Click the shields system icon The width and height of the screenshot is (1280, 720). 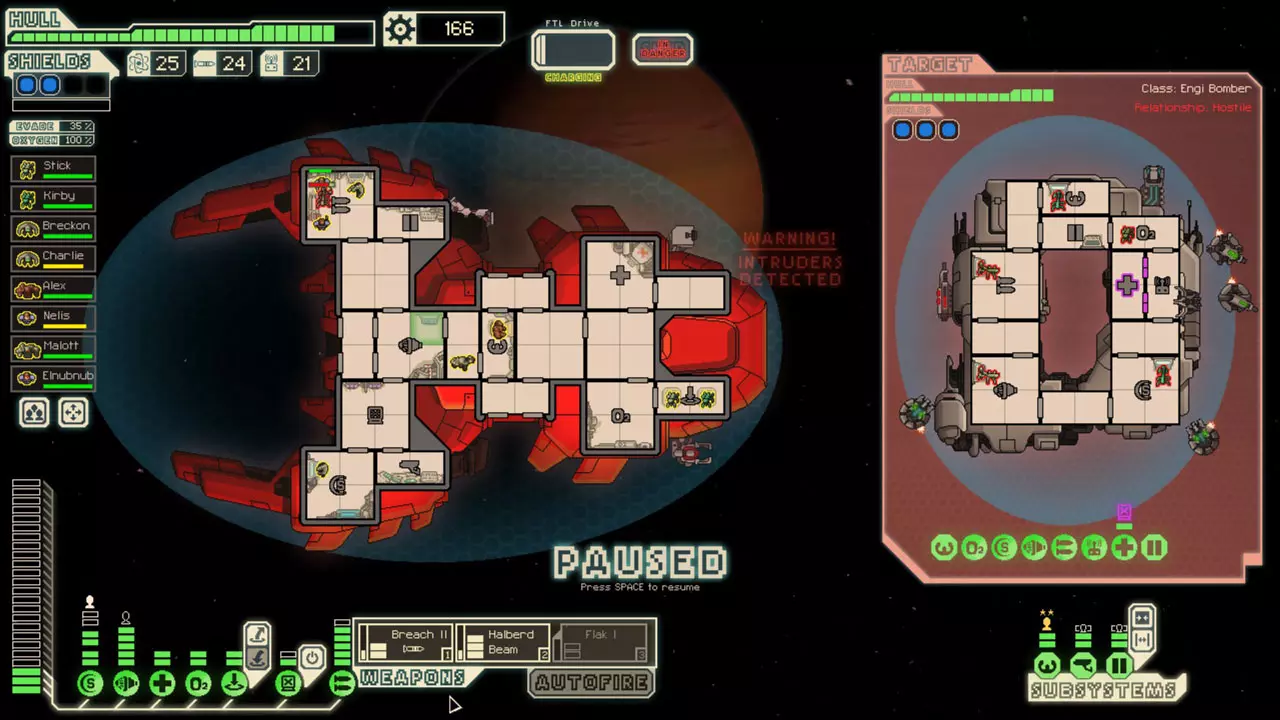pyautogui.click(x=90, y=684)
